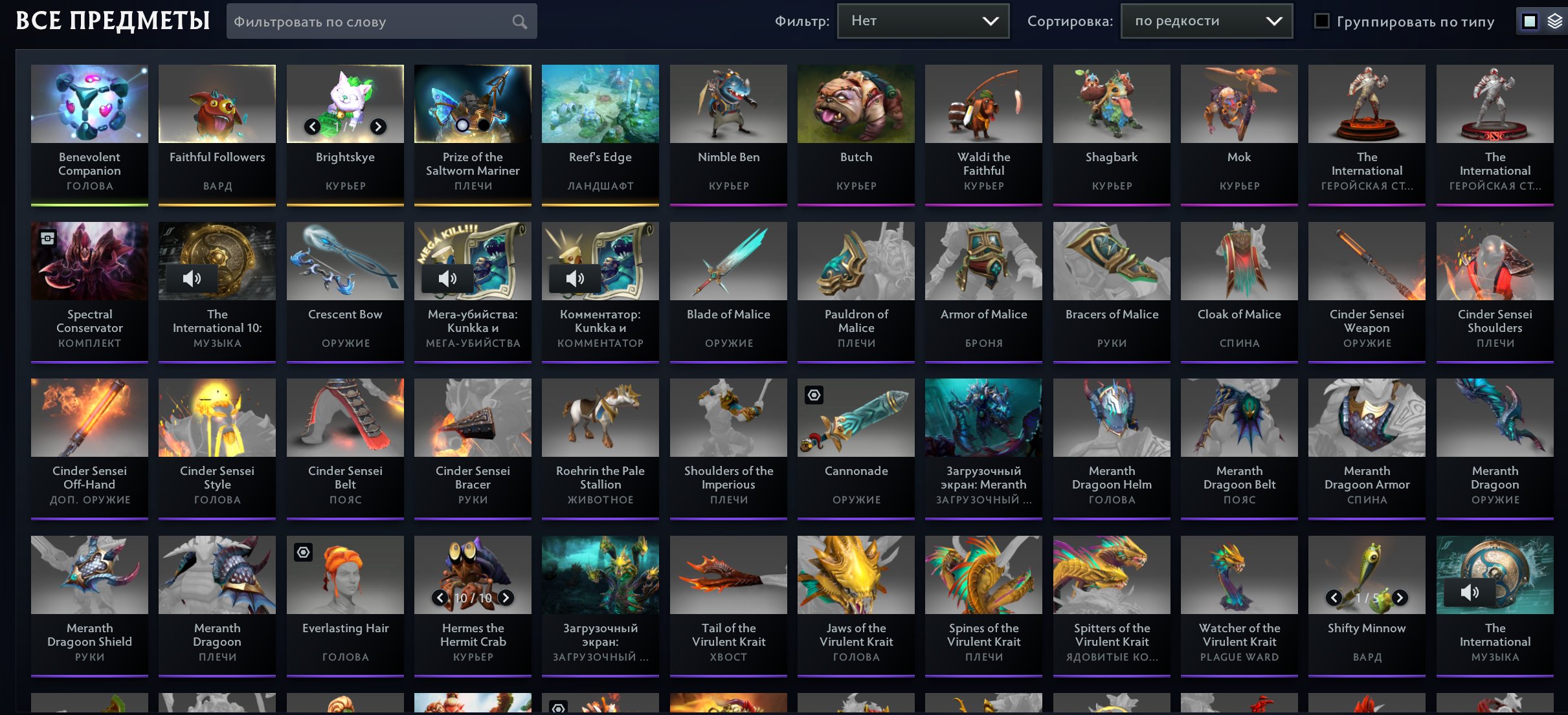Click the gem inspect icon on Cannonade
The height and width of the screenshot is (715, 1568).
pyautogui.click(x=814, y=394)
